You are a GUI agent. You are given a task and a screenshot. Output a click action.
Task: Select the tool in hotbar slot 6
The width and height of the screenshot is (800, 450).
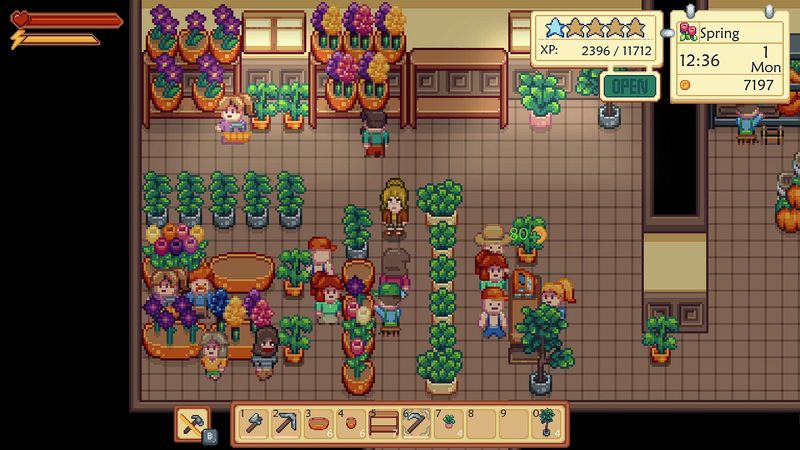[416, 424]
